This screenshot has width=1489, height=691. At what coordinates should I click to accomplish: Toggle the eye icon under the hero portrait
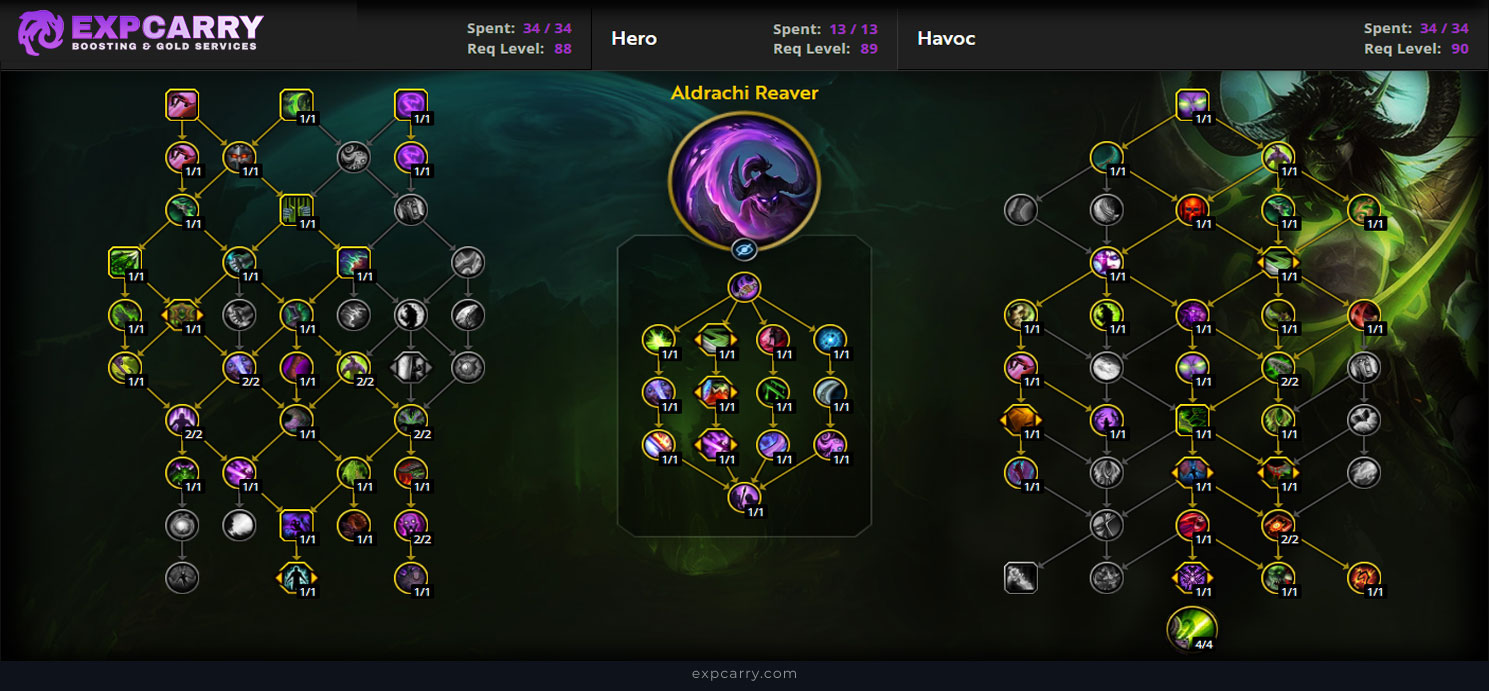(744, 250)
